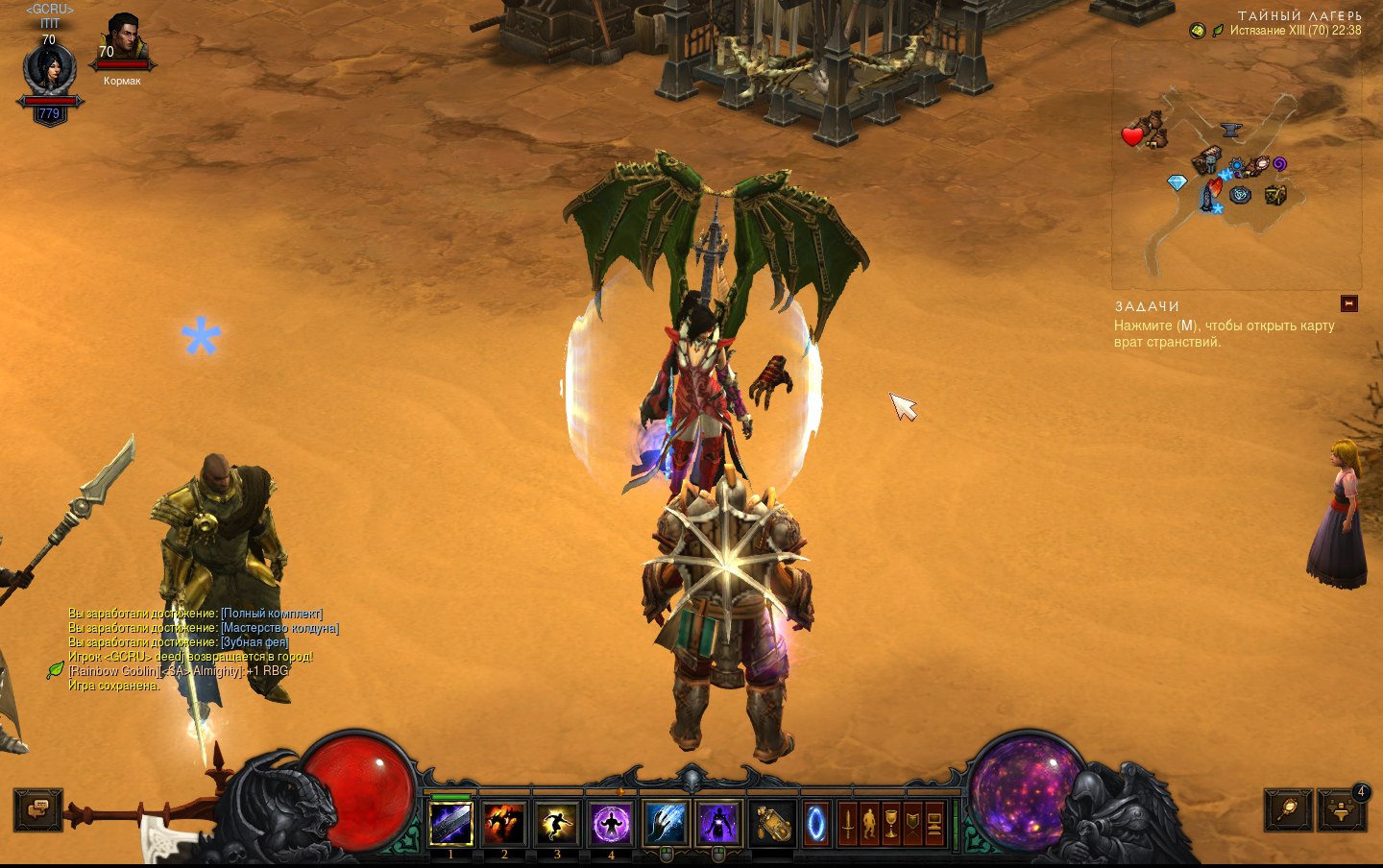This screenshot has height=868, width=1383.
Task: Use the fiery beast skill in slot 2
Action: 504,823
